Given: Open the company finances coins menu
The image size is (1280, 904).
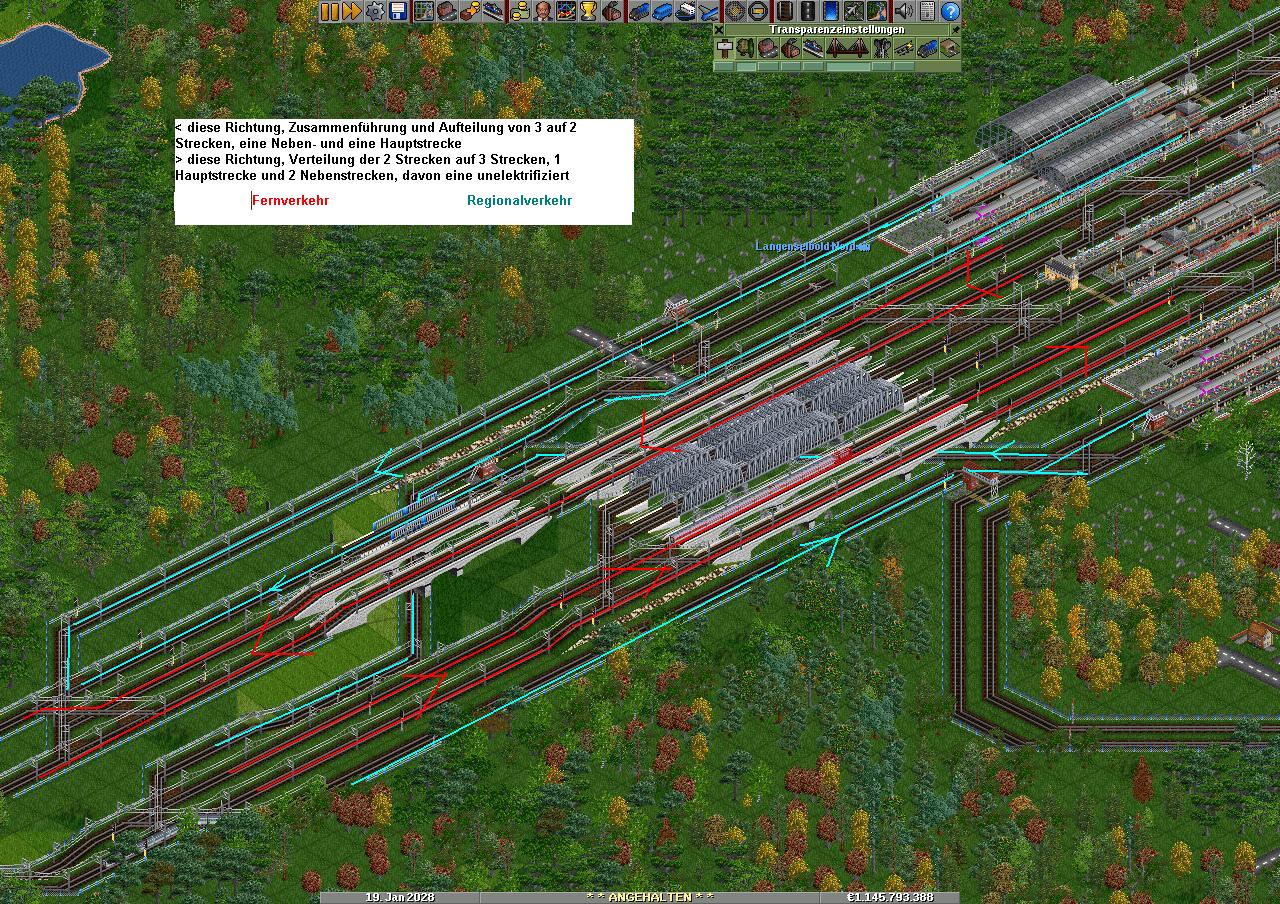Looking at the screenshot, I should (x=518, y=11).
